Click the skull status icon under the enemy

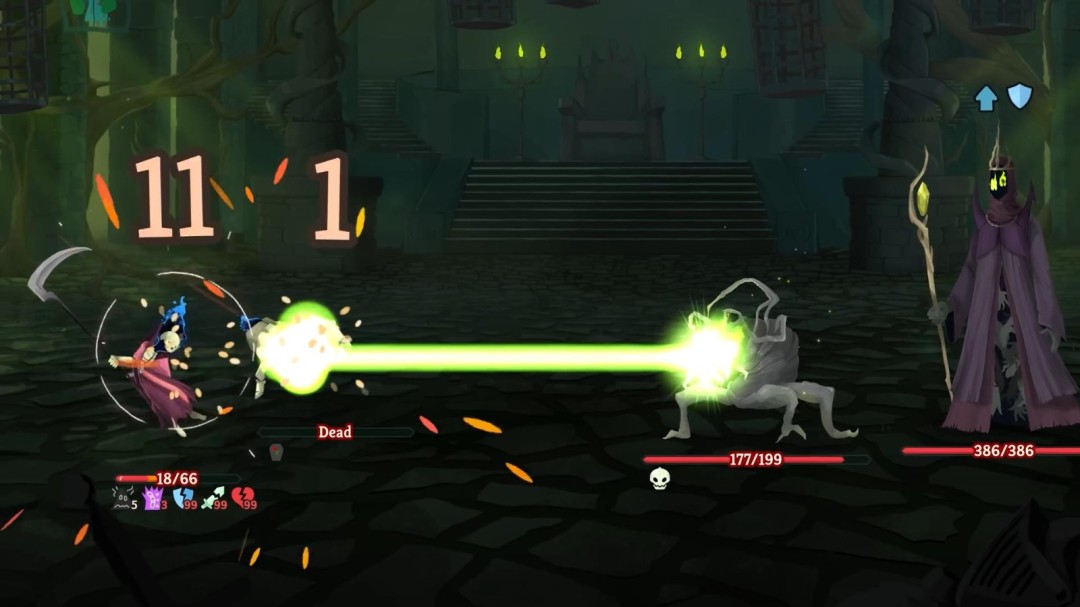pyautogui.click(x=659, y=479)
